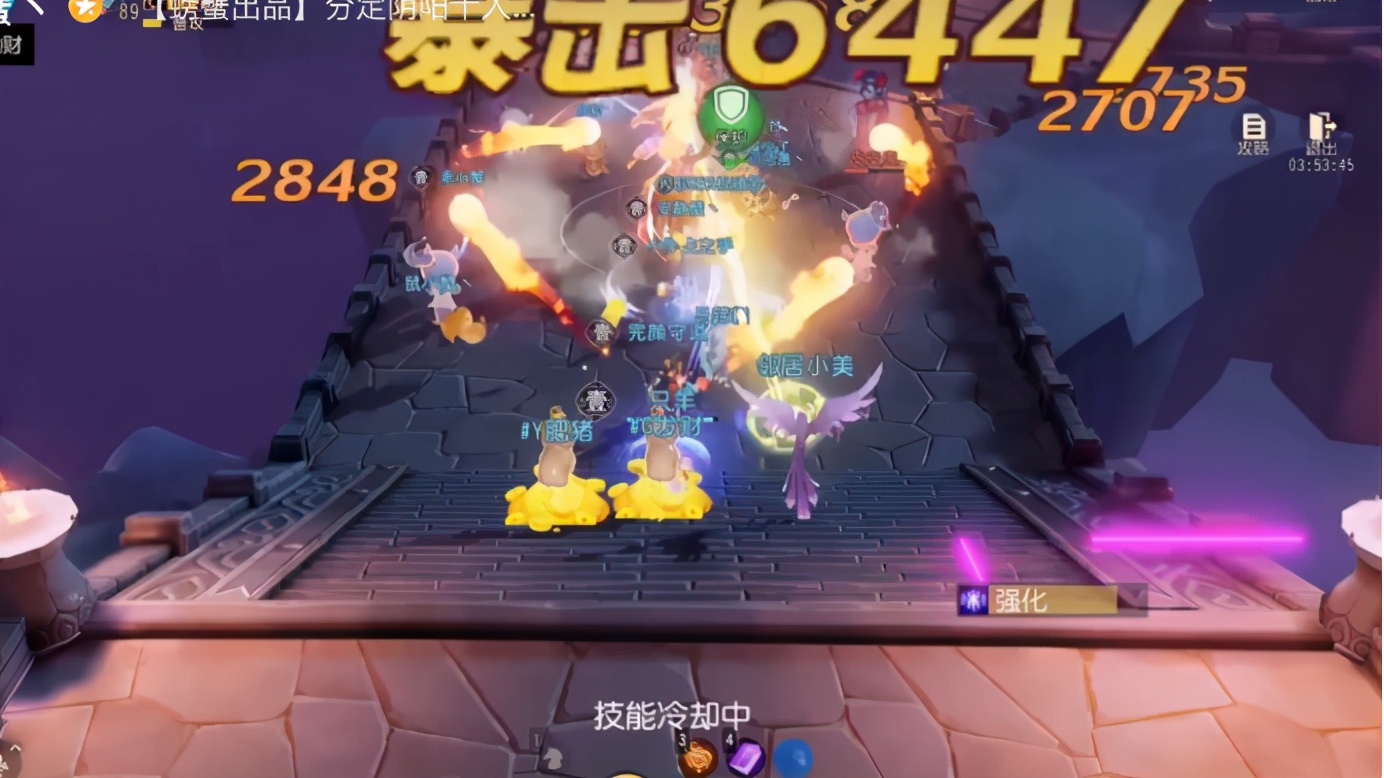Image resolution: width=1384 pixels, height=778 pixels.
Task: Click the 退出 exit door icon
Action: click(x=1320, y=131)
